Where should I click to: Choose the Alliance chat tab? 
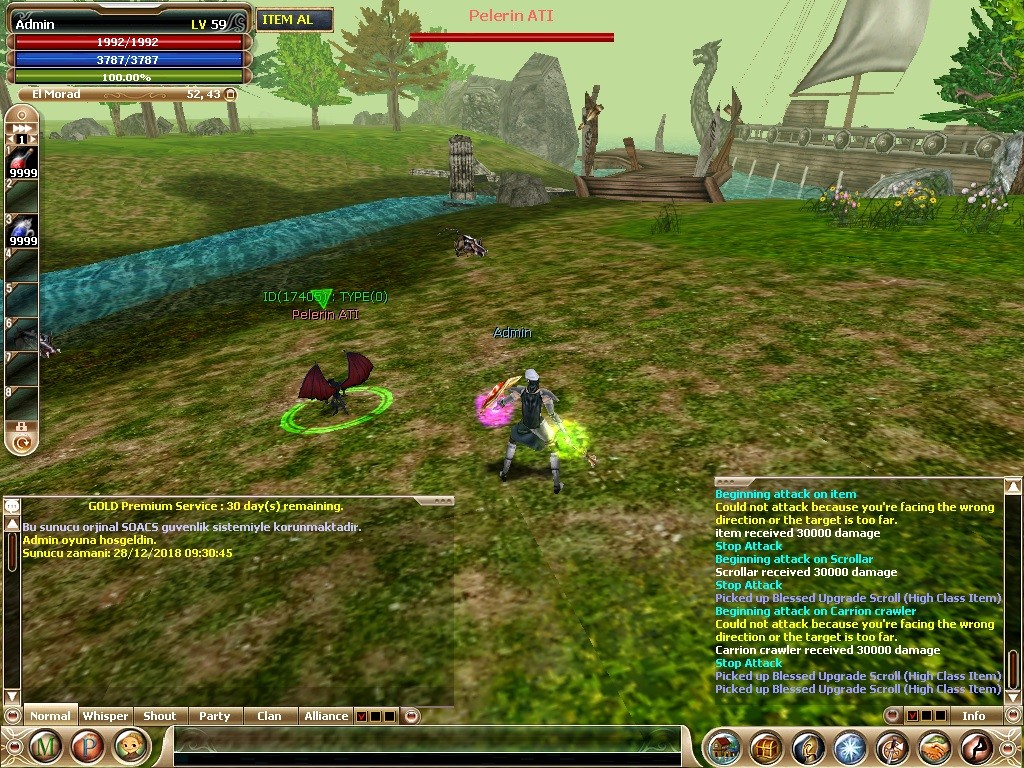coord(326,716)
